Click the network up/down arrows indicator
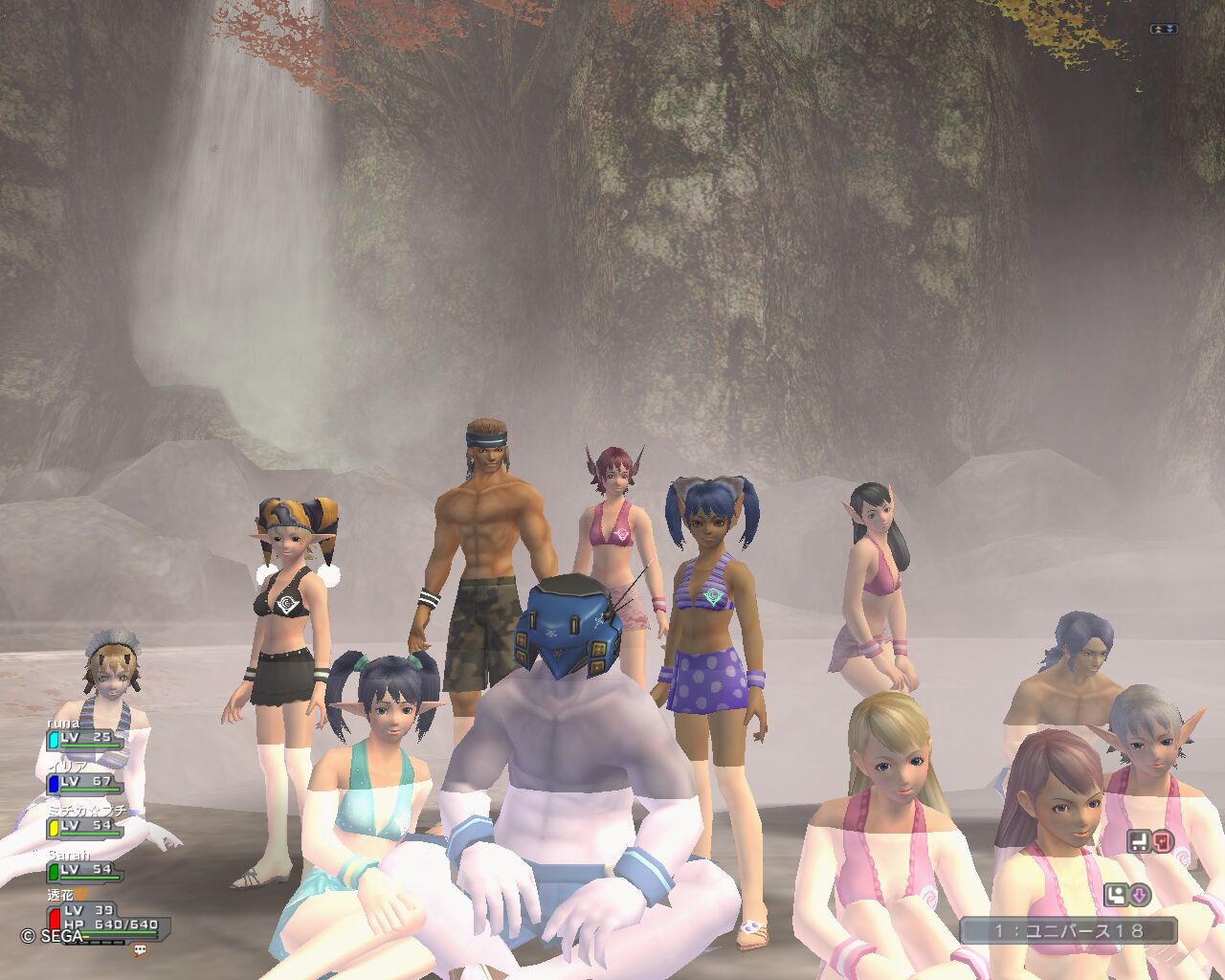Viewport: 1225px width, 980px height. 1164,30
